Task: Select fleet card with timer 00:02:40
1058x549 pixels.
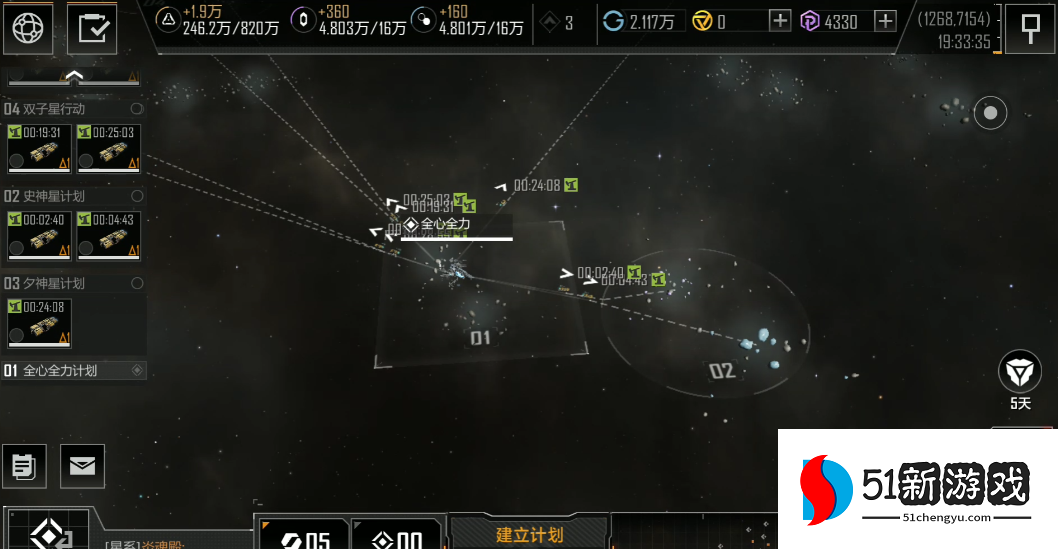Action: point(38,236)
